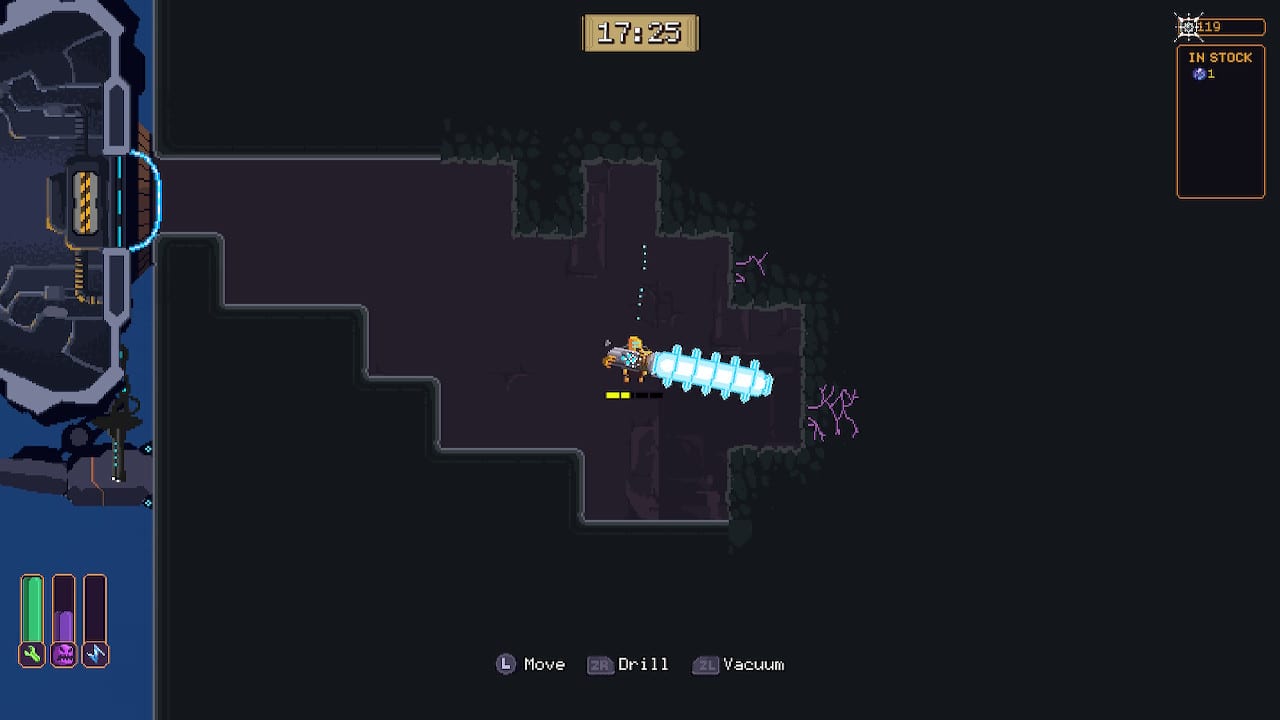Select the 17:25 timer display
This screenshot has width=1280, height=720.
click(x=640, y=32)
